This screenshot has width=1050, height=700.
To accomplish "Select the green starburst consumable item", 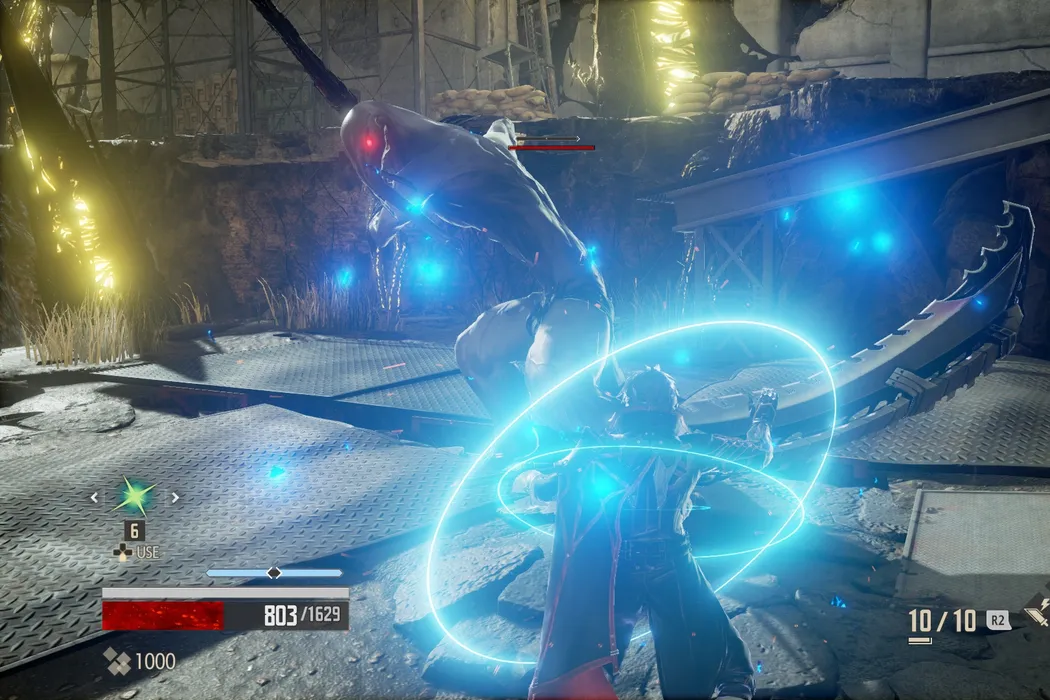I will coord(134,496).
